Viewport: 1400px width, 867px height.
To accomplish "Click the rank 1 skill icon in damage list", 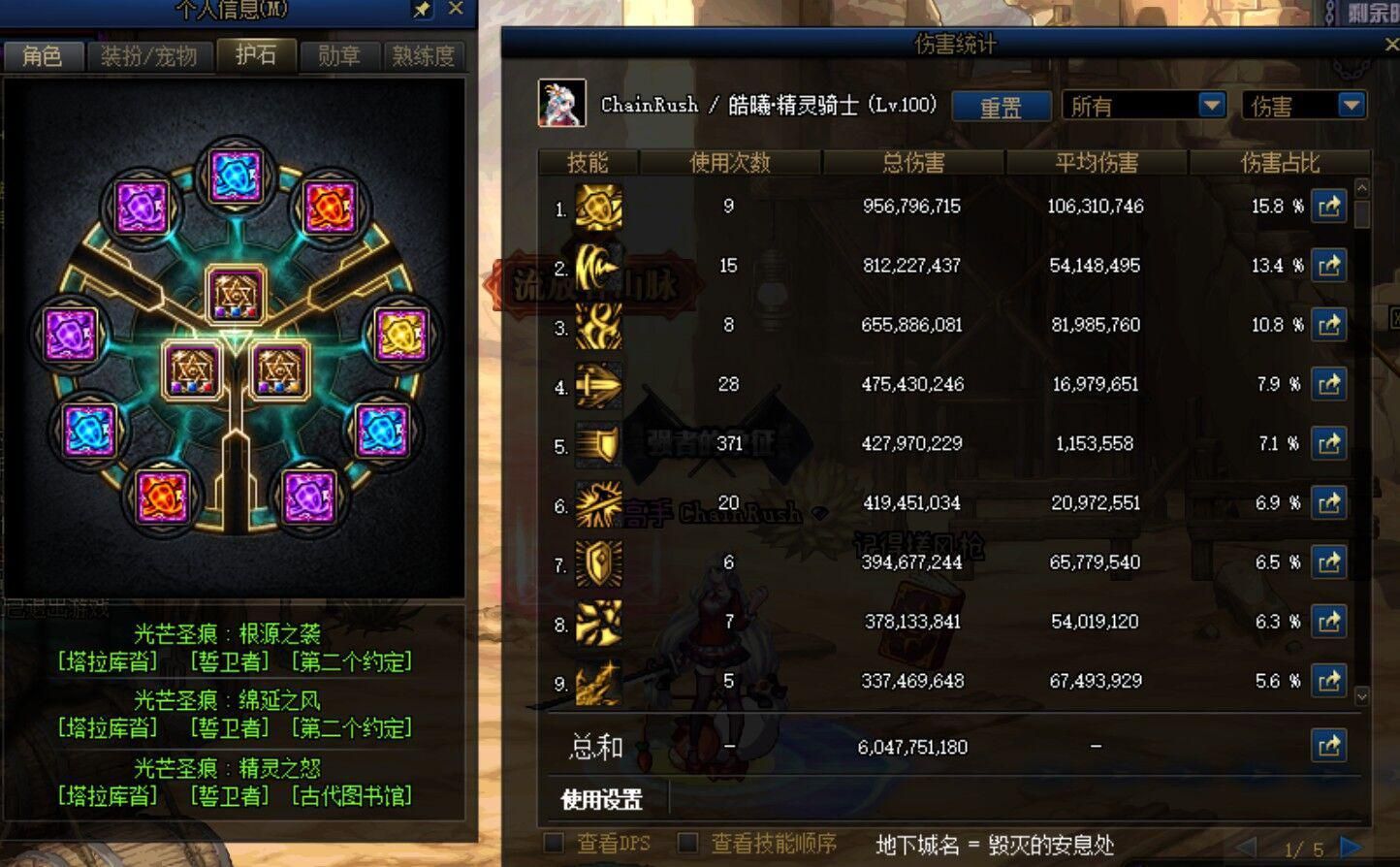I will [x=598, y=207].
